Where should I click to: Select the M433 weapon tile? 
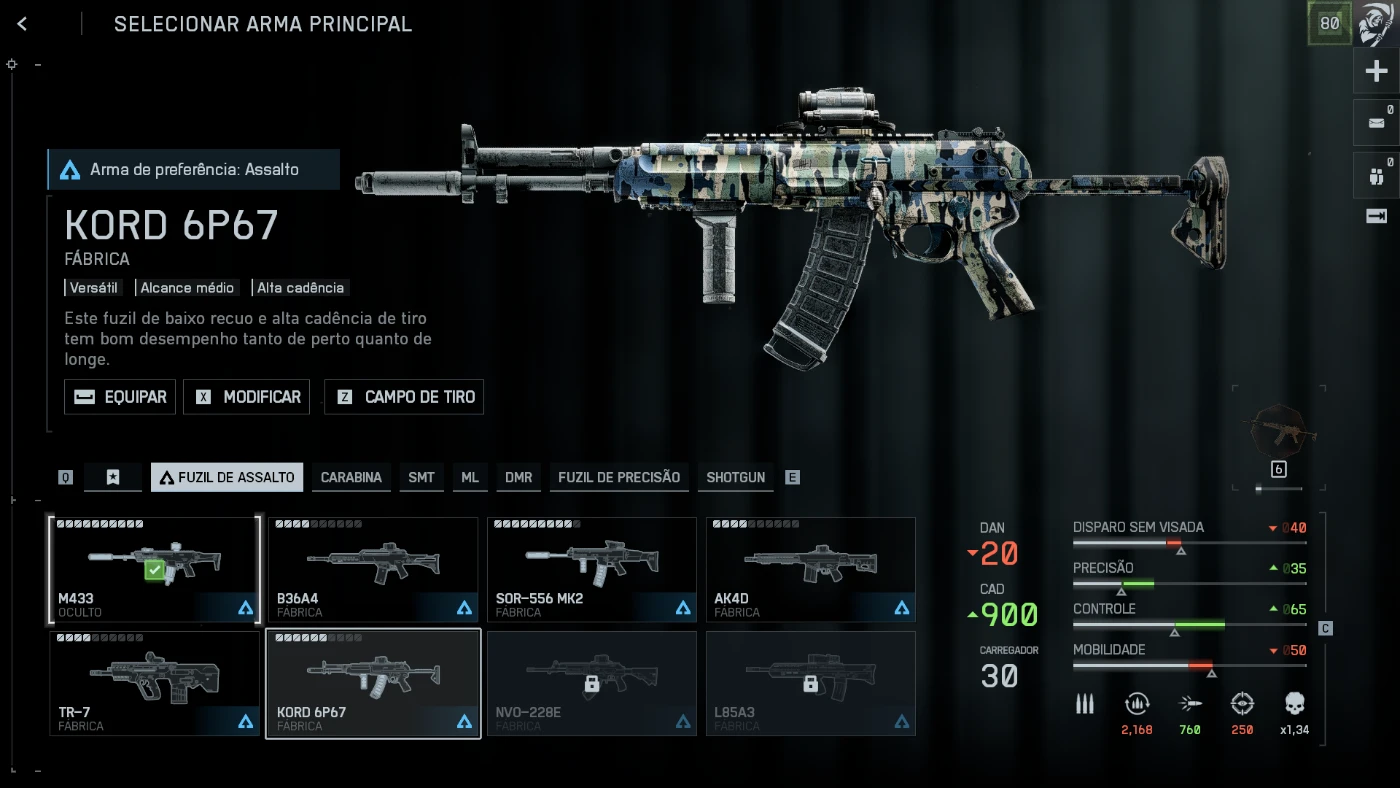pyautogui.click(x=154, y=569)
